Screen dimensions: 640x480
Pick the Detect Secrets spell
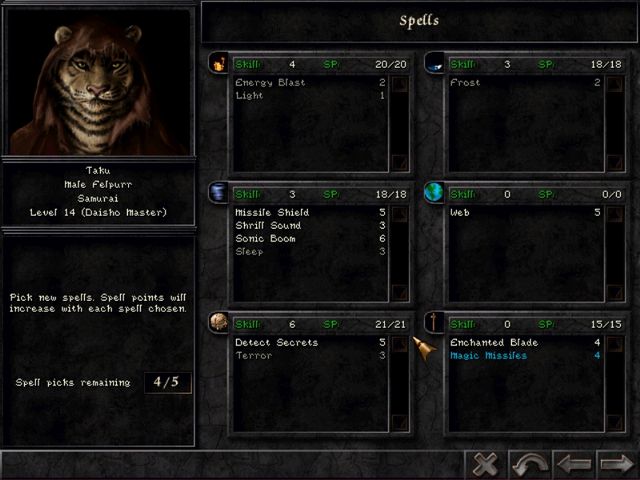[276, 343]
